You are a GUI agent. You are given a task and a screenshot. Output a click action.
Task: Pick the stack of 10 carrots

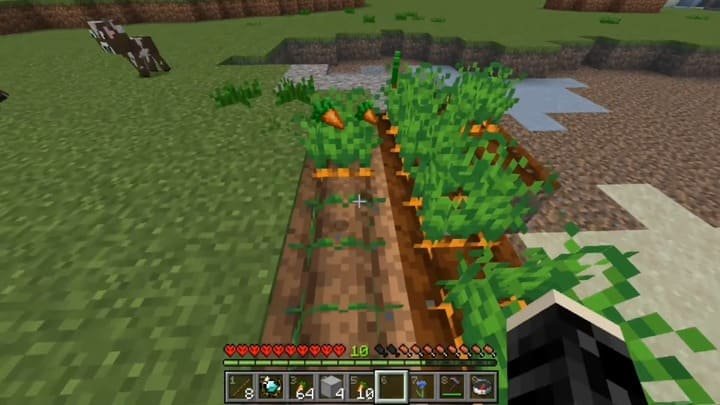(x=361, y=384)
